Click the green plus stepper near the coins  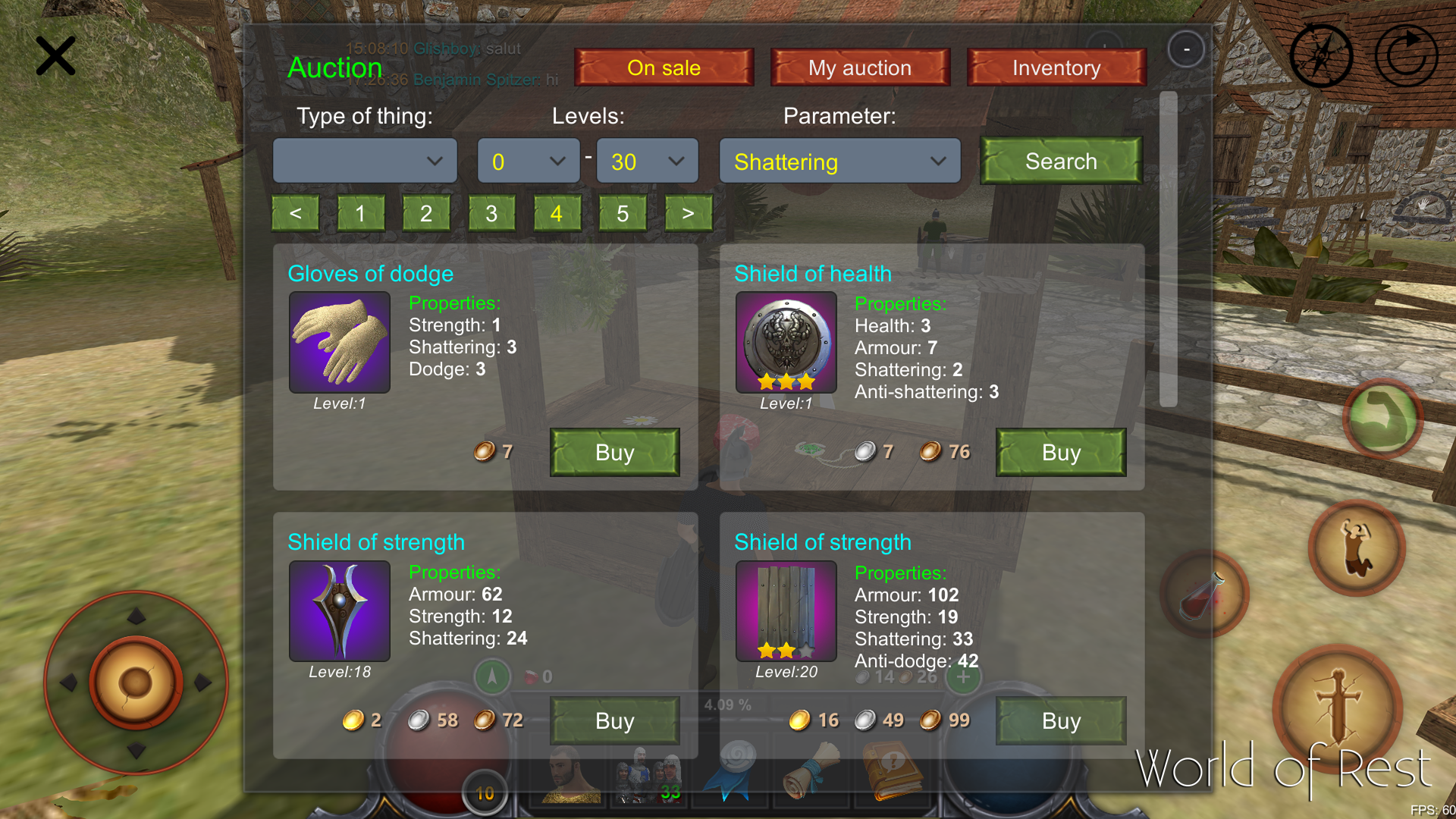pyautogui.click(x=963, y=677)
